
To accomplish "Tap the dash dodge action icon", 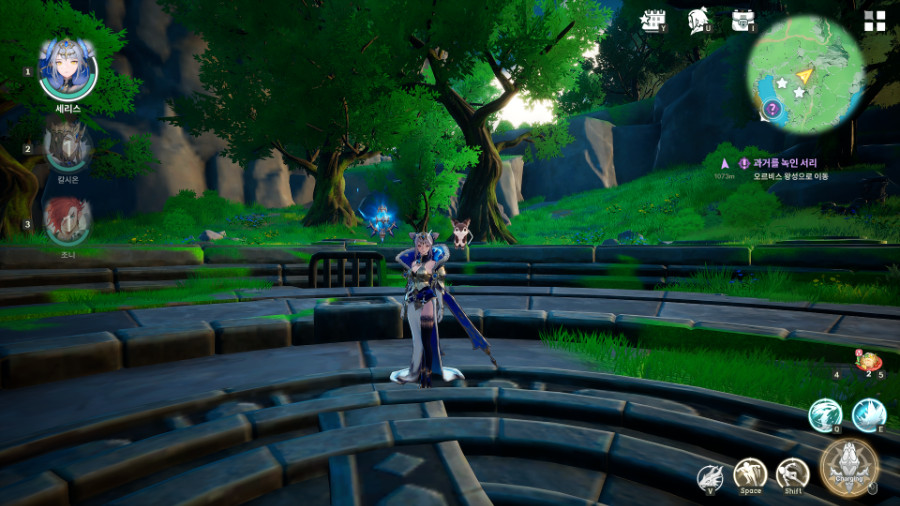I will [792, 474].
